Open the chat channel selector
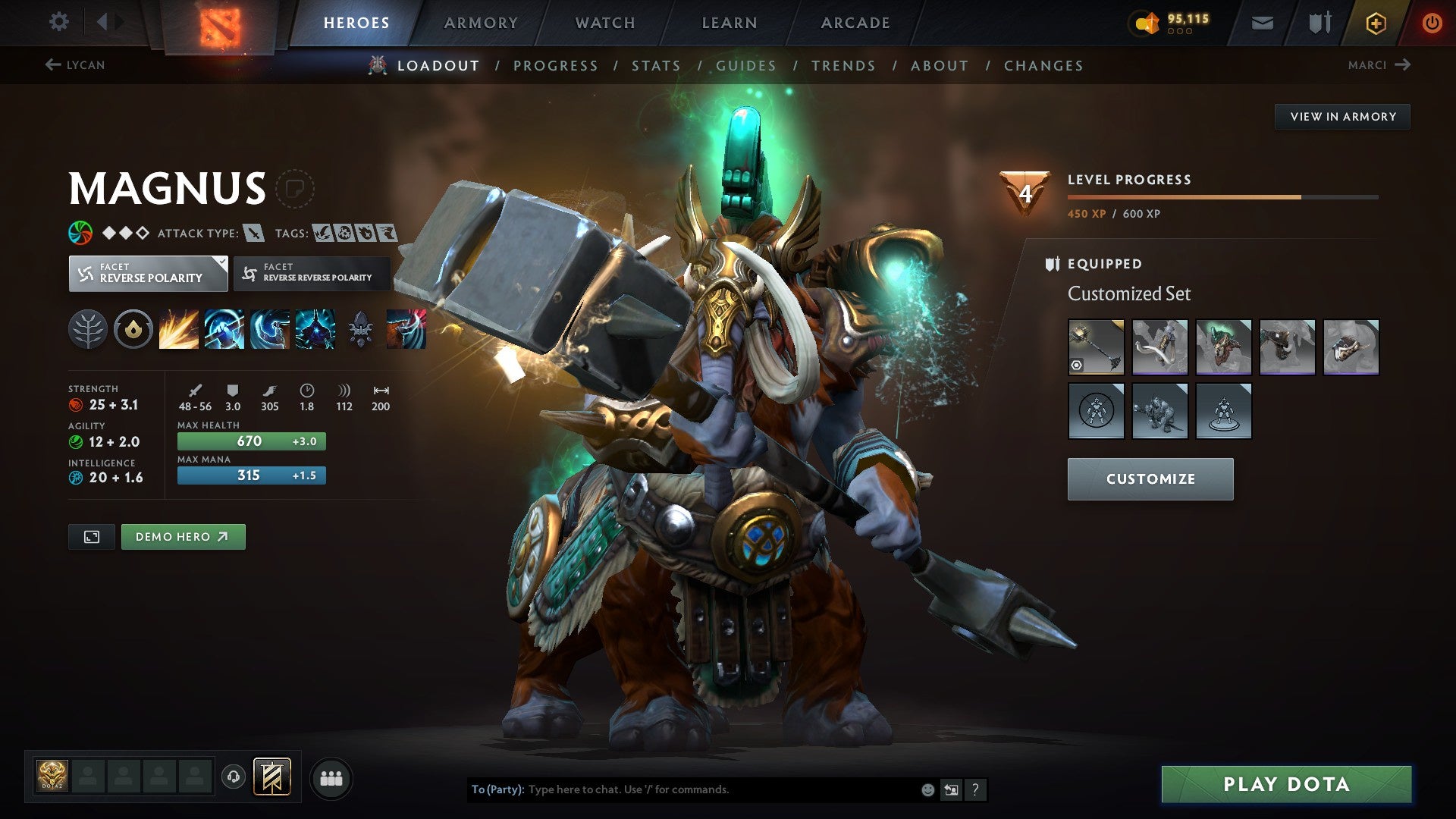1456x819 pixels. coord(951,789)
